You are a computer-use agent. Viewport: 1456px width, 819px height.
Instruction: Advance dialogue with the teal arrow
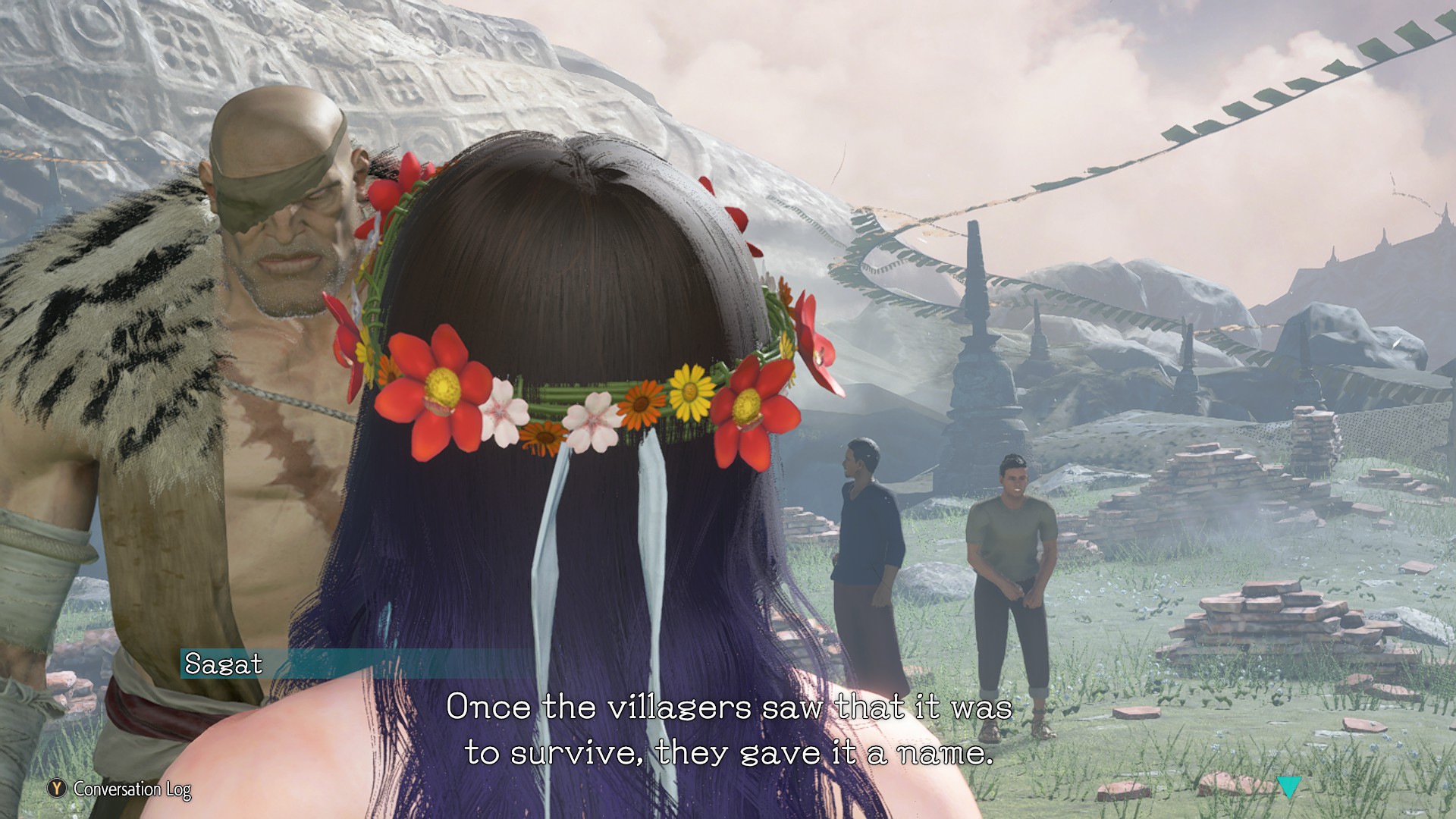1288,787
